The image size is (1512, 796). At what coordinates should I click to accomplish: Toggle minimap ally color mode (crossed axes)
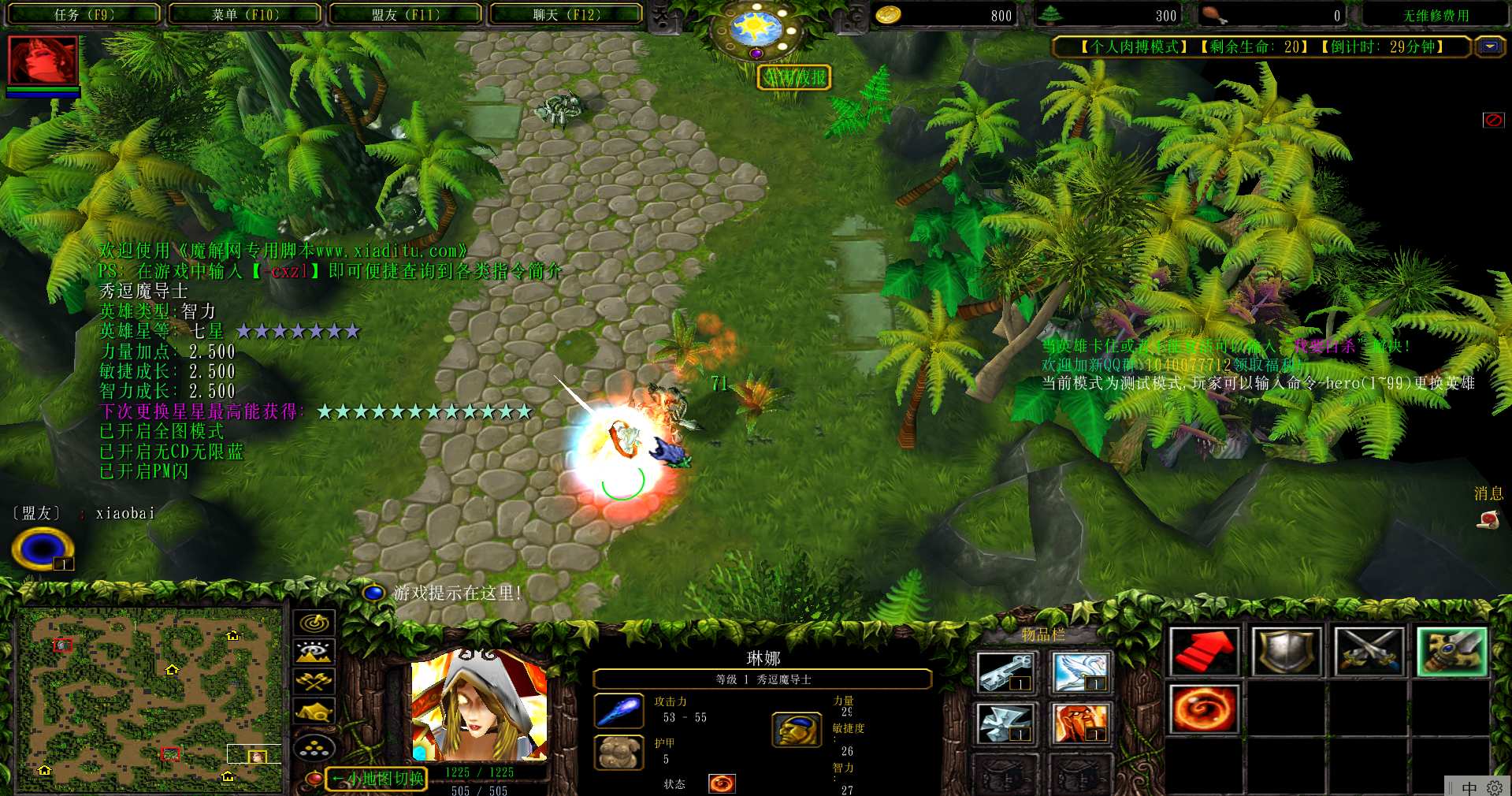pos(314,681)
